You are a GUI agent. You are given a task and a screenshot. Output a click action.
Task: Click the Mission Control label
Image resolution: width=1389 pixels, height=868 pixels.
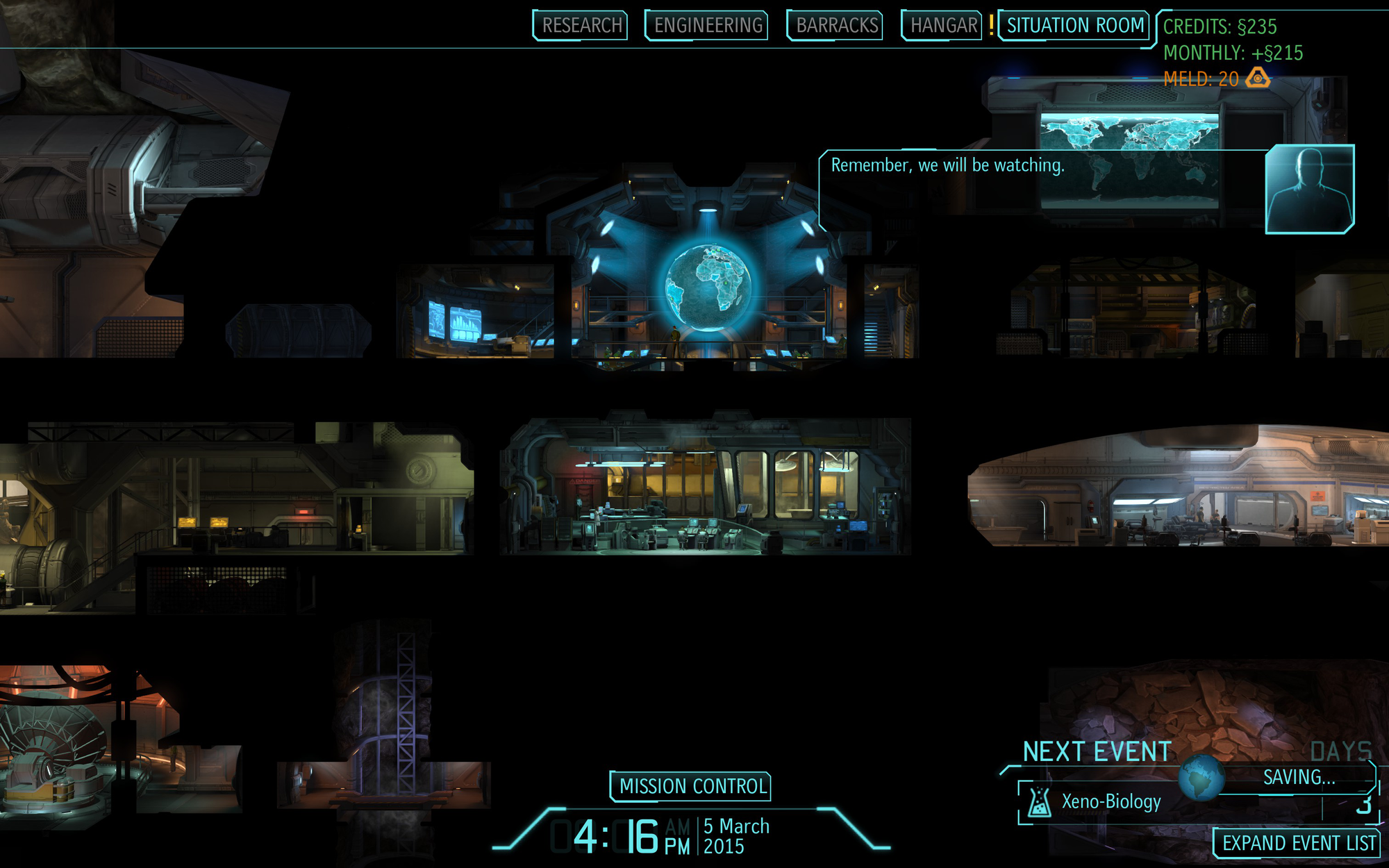coord(690,785)
